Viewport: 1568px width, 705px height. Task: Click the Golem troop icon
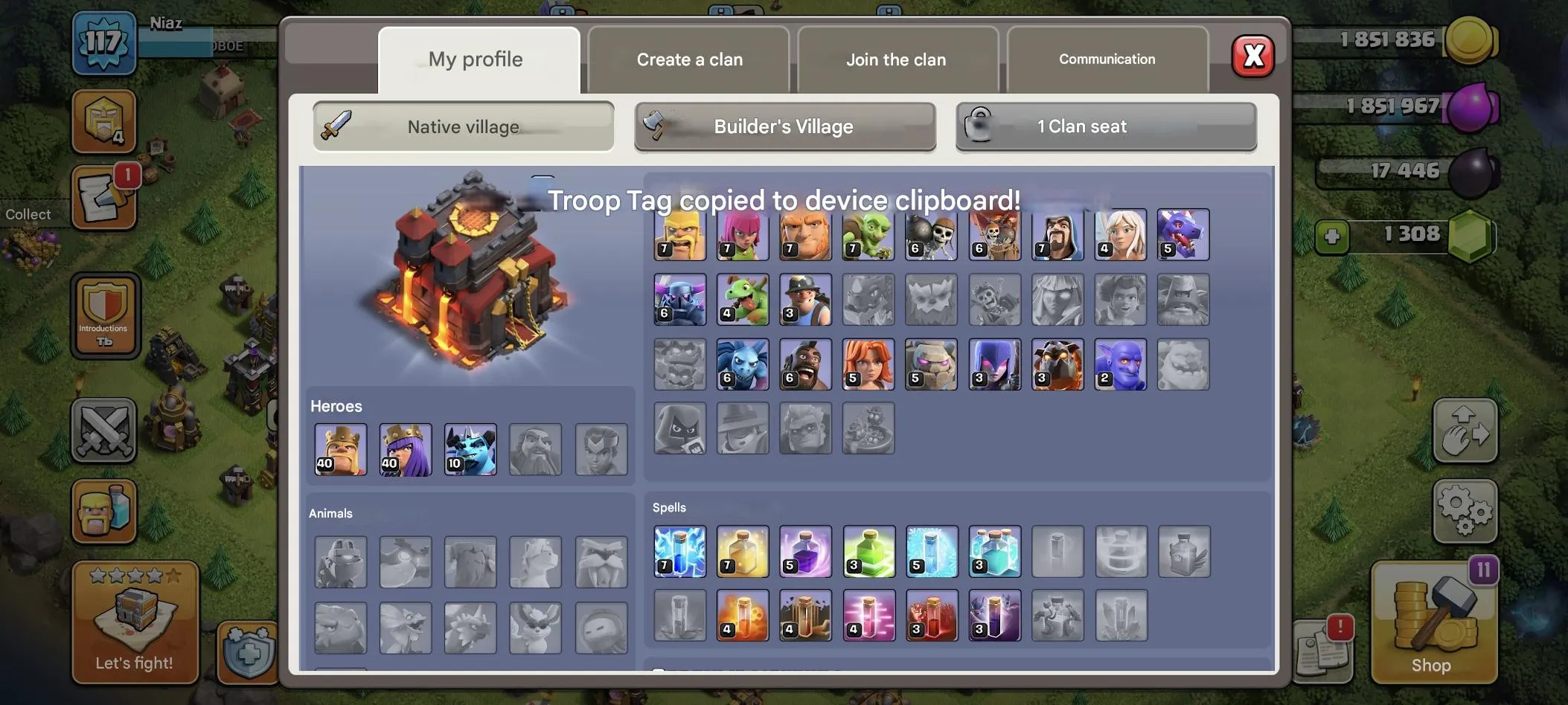(x=932, y=364)
